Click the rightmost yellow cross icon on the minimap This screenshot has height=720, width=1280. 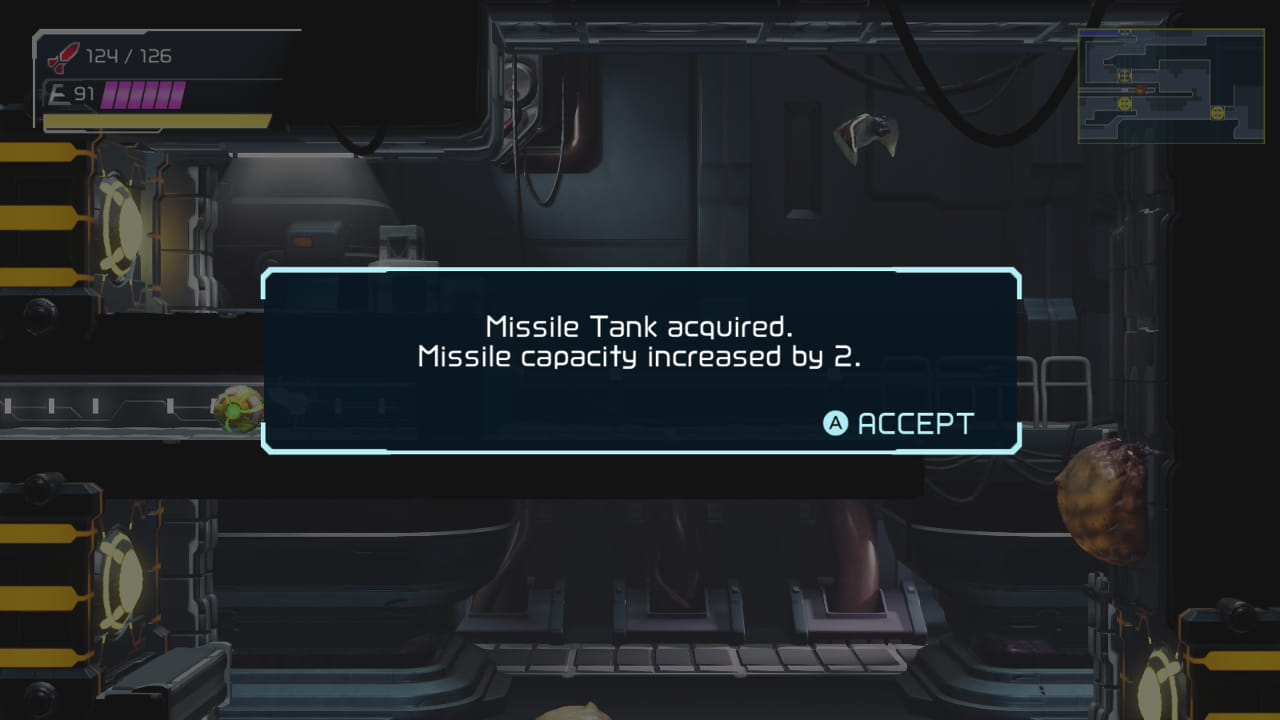tap(1218, 113)
